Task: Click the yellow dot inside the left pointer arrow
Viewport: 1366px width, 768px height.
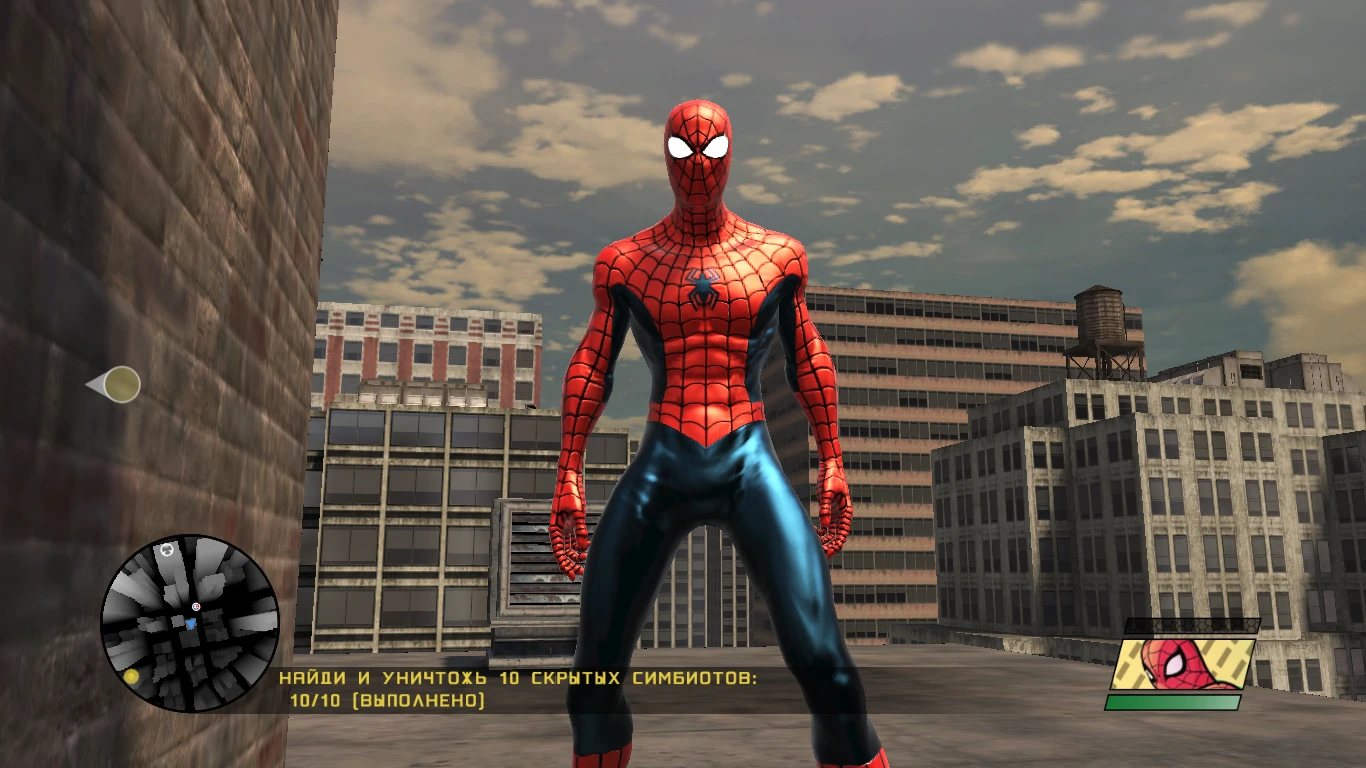Action: [x=122, y=383]
